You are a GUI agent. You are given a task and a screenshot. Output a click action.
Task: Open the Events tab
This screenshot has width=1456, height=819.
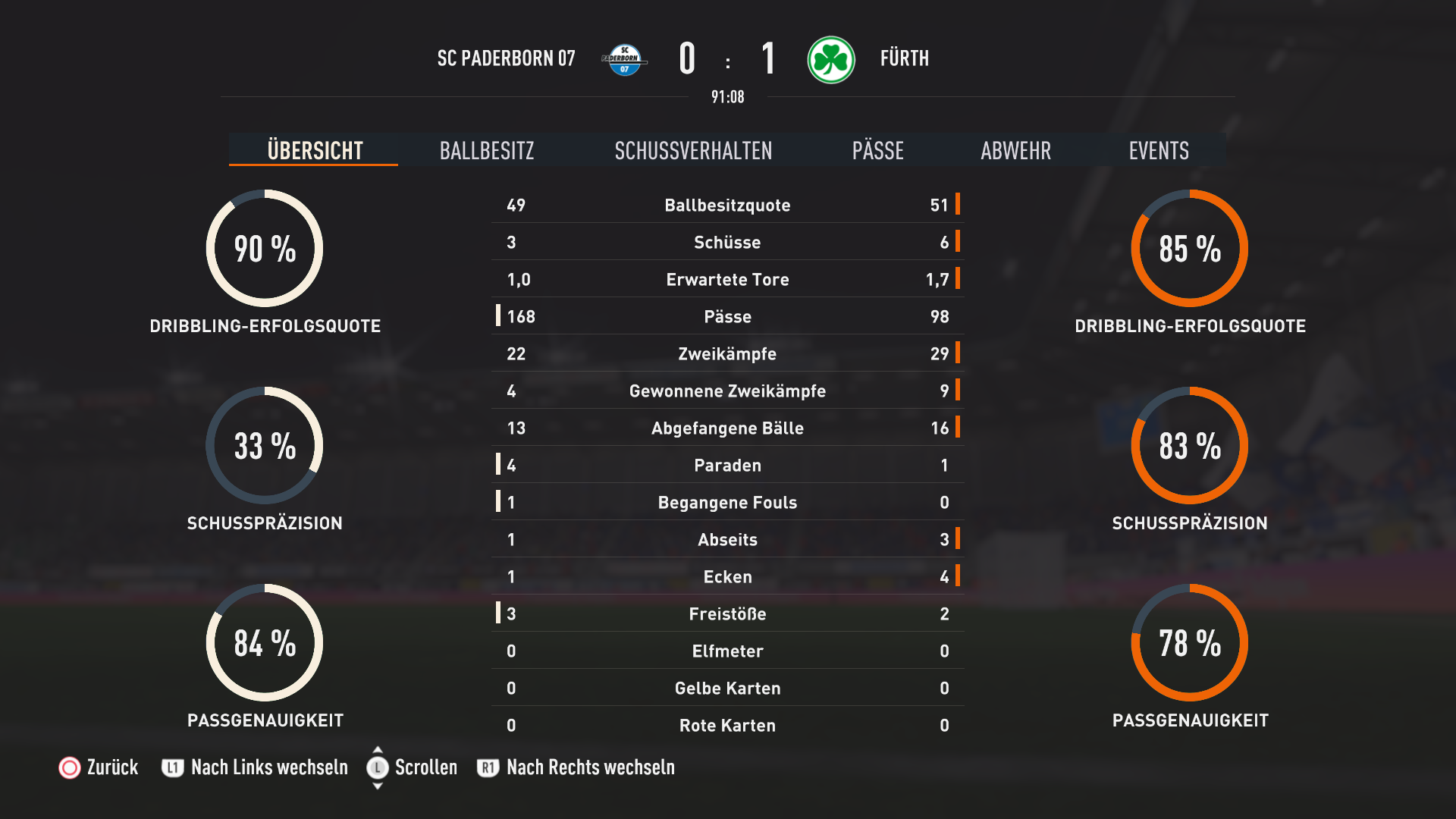[x=1158, y=150]
